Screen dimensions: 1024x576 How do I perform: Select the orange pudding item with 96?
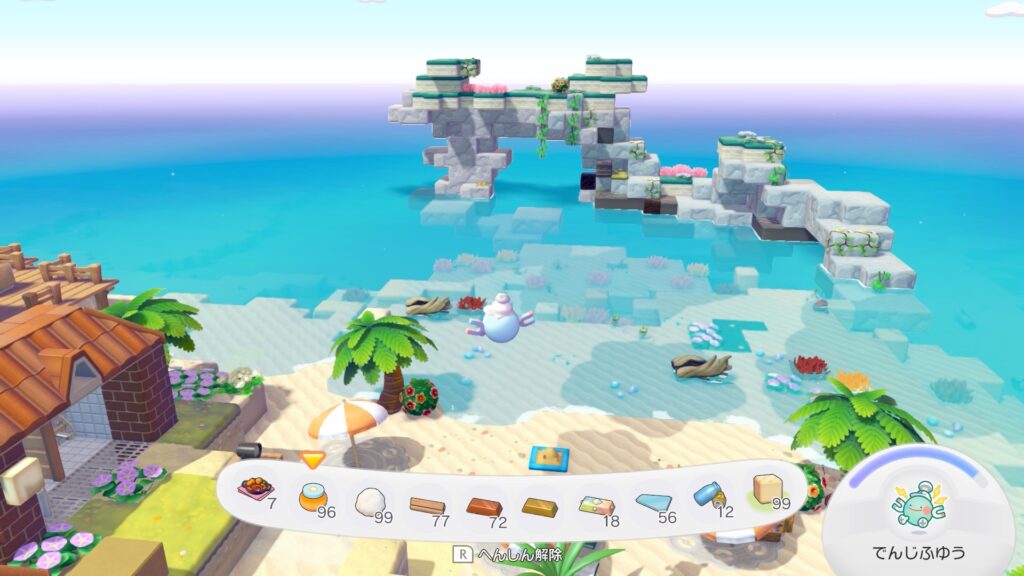click(x=313, y=494)
